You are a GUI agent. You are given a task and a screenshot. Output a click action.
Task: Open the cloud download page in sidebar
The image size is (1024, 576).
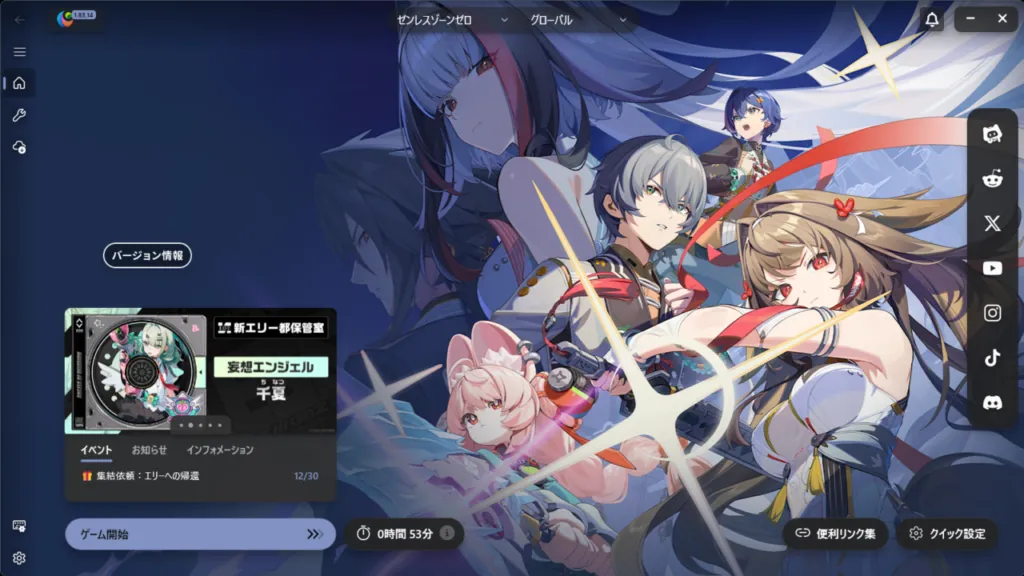[x=20, y=147]
